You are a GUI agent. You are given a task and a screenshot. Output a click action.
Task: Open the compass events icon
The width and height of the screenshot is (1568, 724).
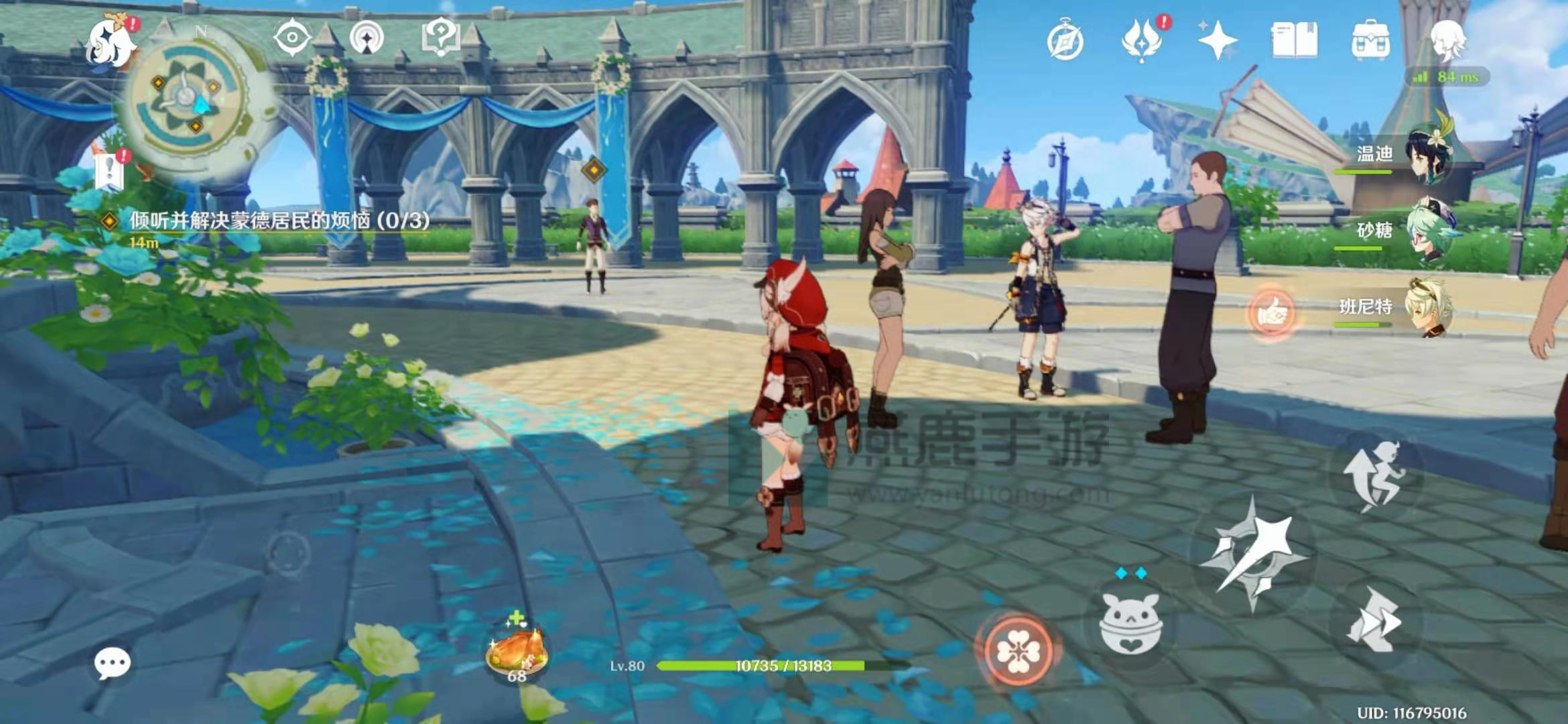point(1065,42)
